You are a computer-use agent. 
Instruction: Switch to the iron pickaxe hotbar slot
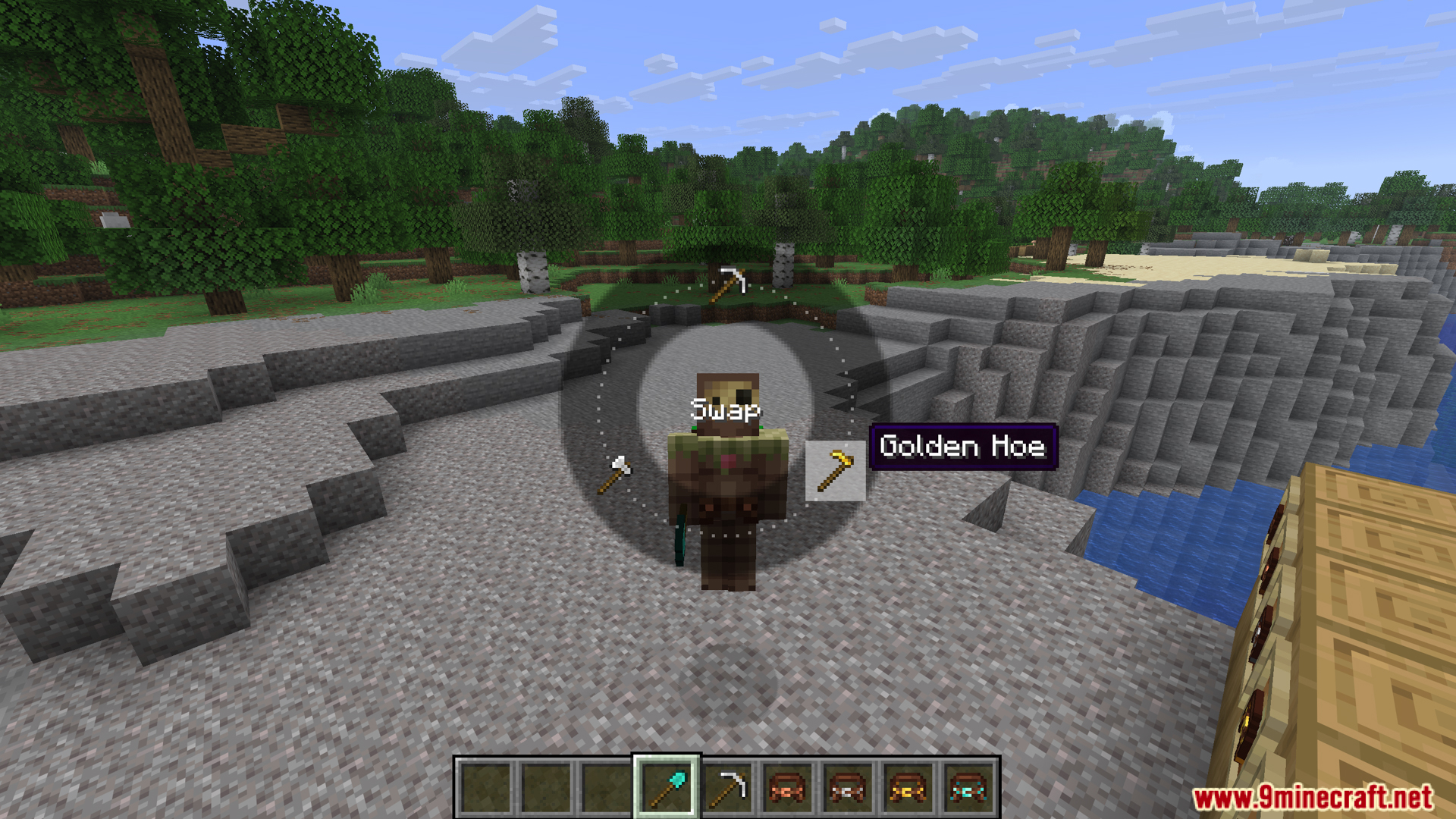pos(727,788)
